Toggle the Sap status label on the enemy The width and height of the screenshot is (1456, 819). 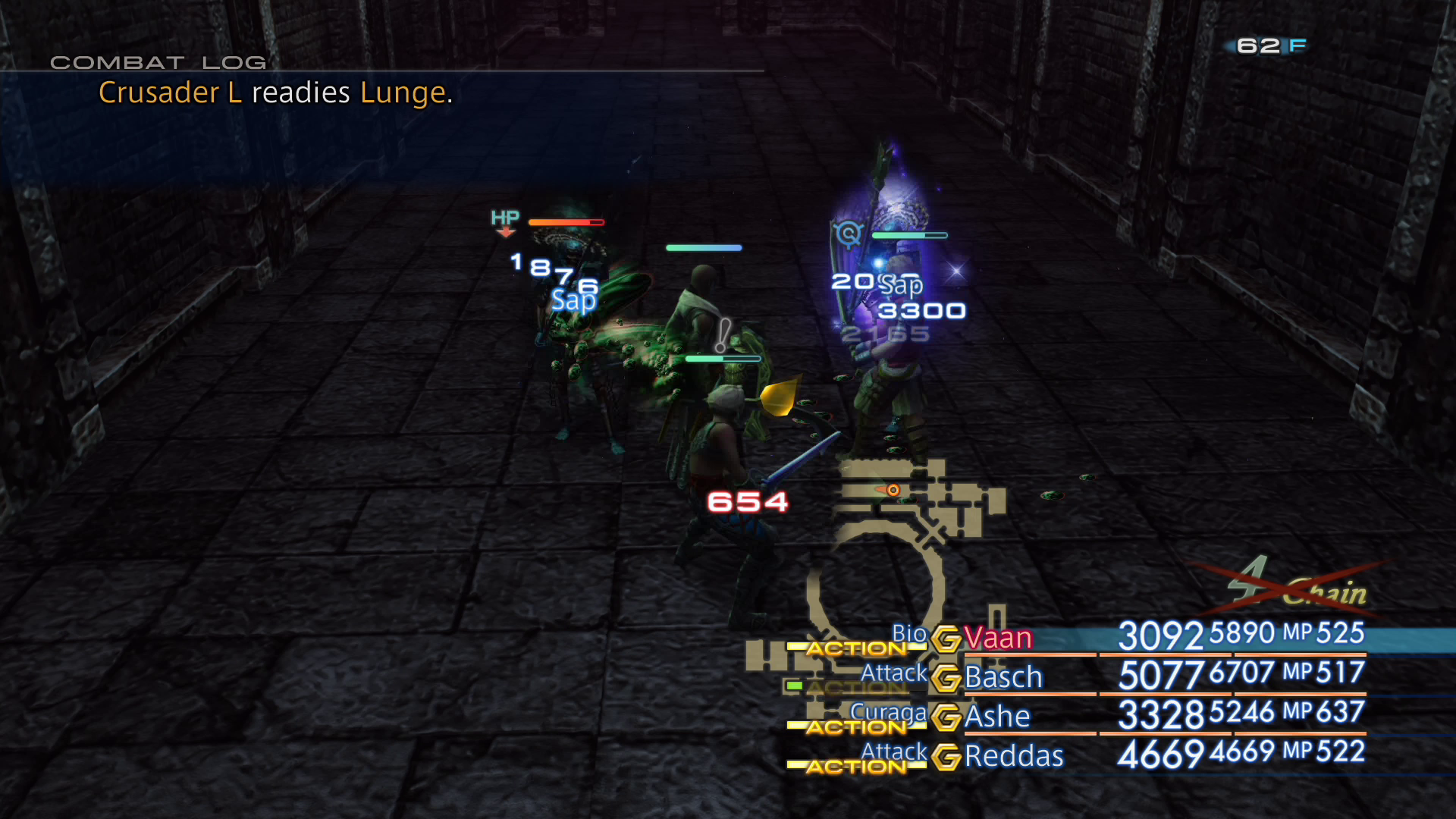[573, 300]
